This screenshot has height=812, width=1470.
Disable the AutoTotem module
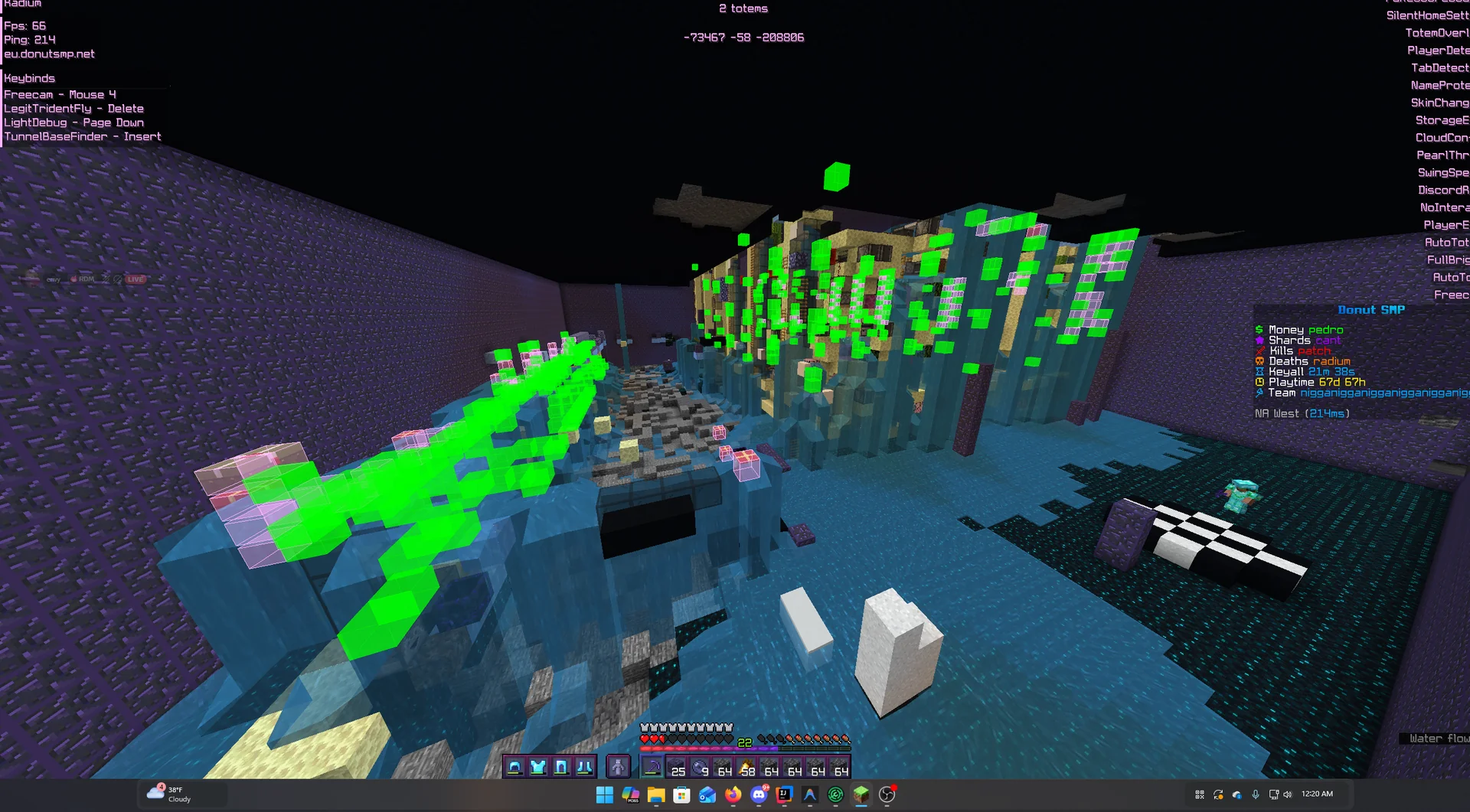pyautogui.click(x=1447, y=242)
